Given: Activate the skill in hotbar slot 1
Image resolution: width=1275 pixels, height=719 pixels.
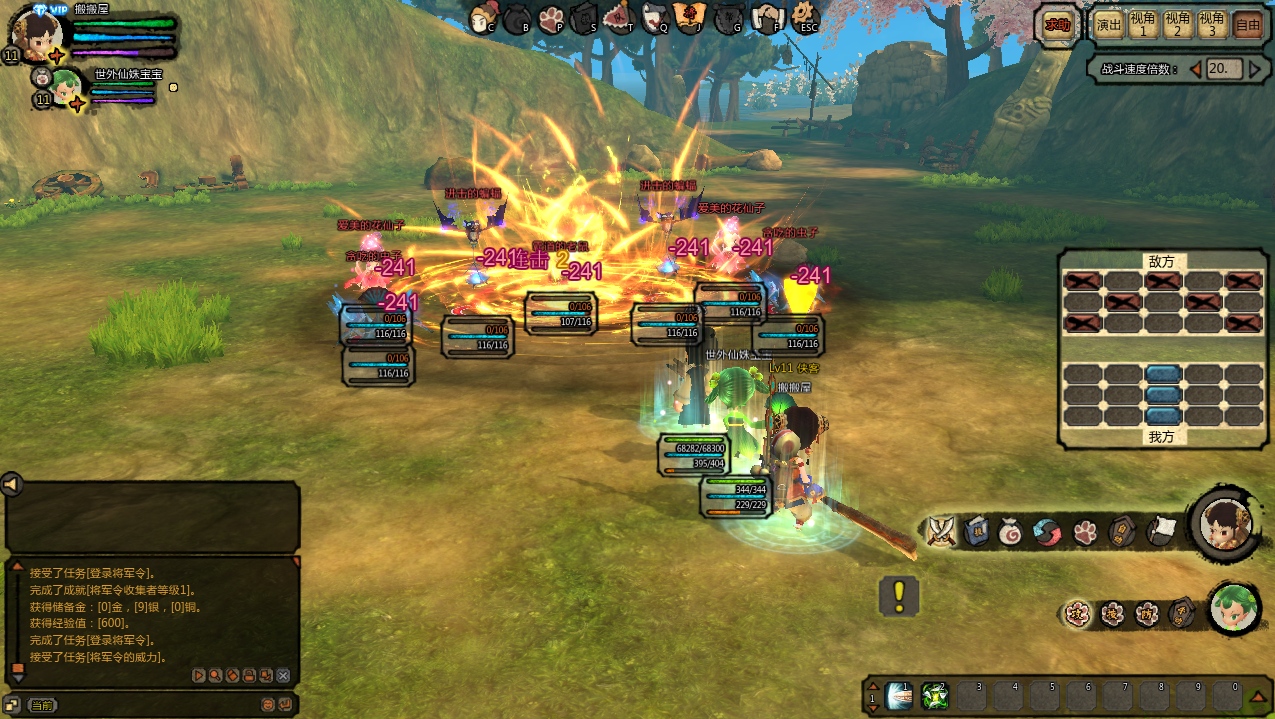Looking at the screenshot, I should tap(899, 696).
